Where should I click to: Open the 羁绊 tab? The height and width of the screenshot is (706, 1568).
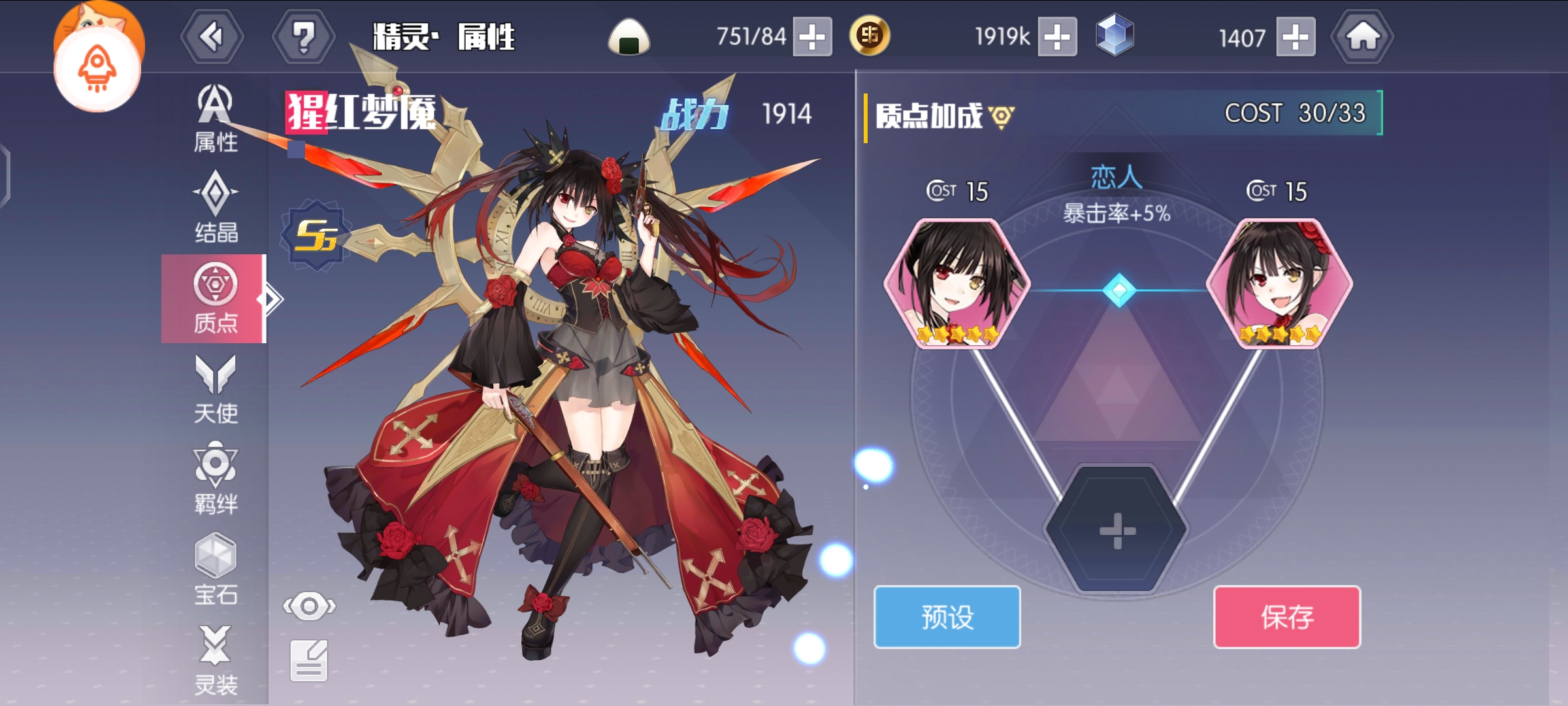(x=215, y=479)
